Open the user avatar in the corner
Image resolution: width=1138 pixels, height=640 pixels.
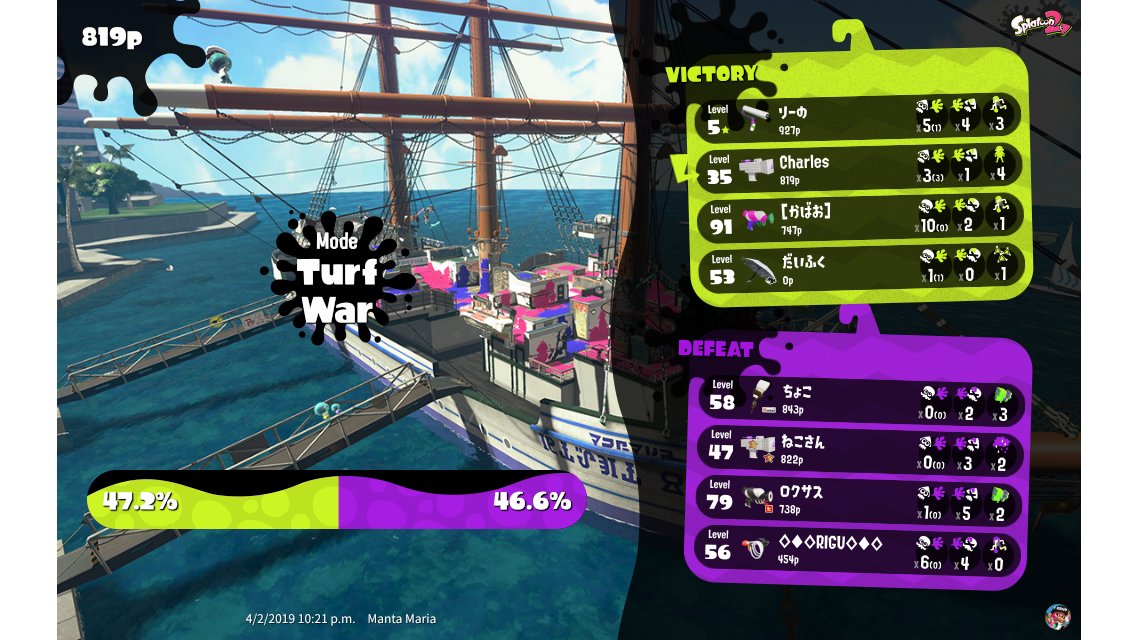(x=1057, y=615)
